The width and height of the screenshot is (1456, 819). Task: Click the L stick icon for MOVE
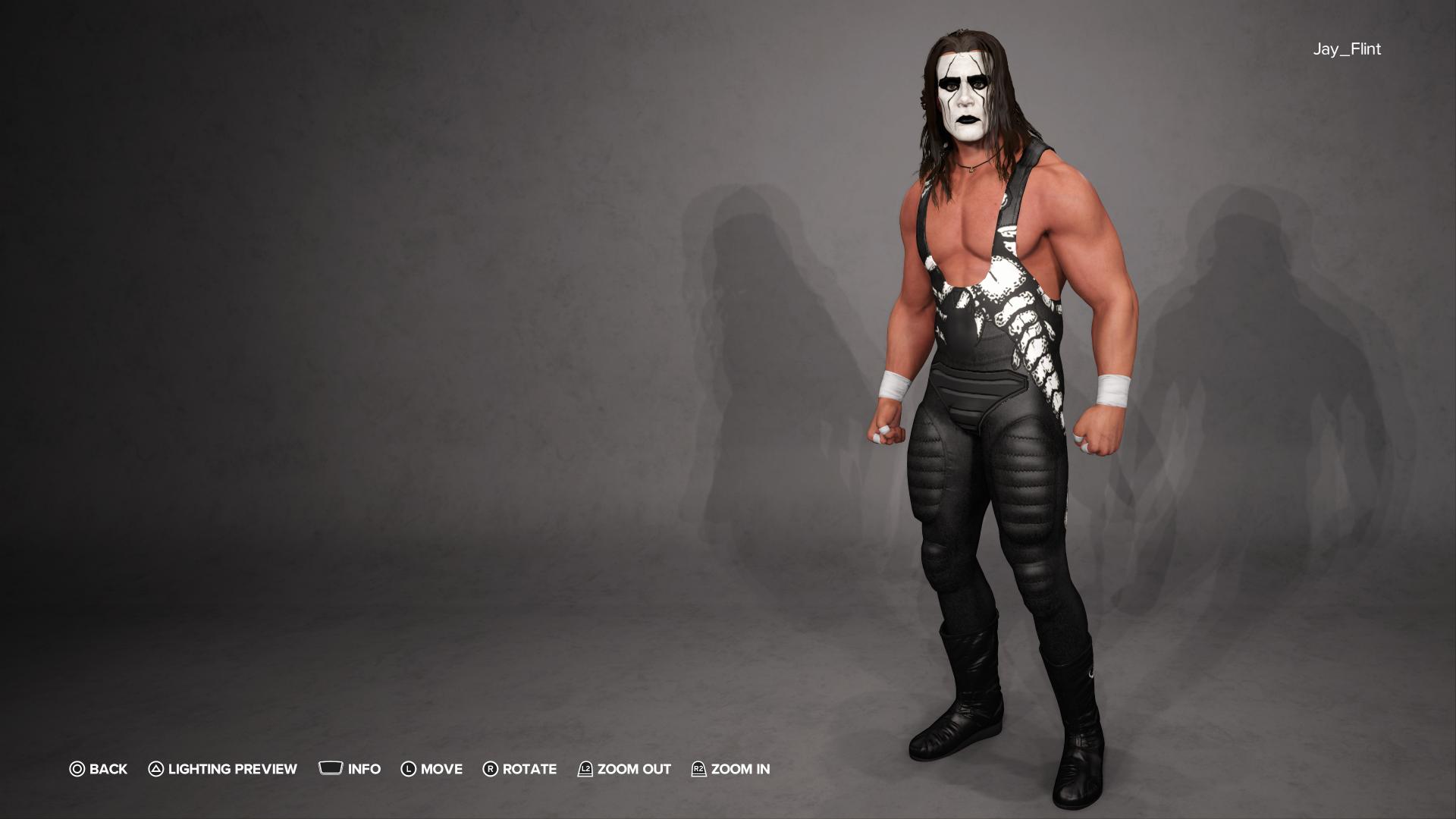pos(410,769)
